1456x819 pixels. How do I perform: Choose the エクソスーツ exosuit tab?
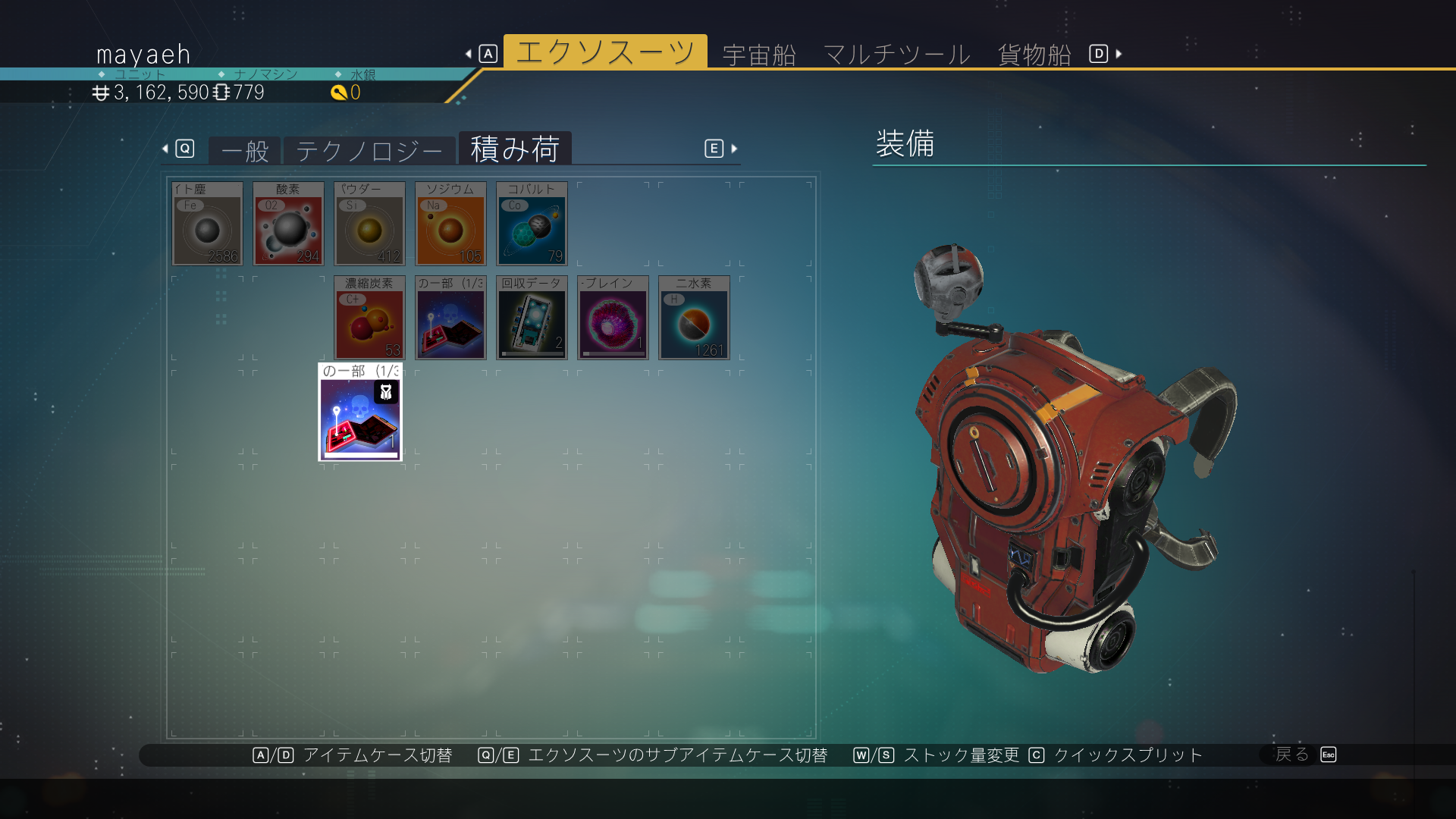(605, 52)
